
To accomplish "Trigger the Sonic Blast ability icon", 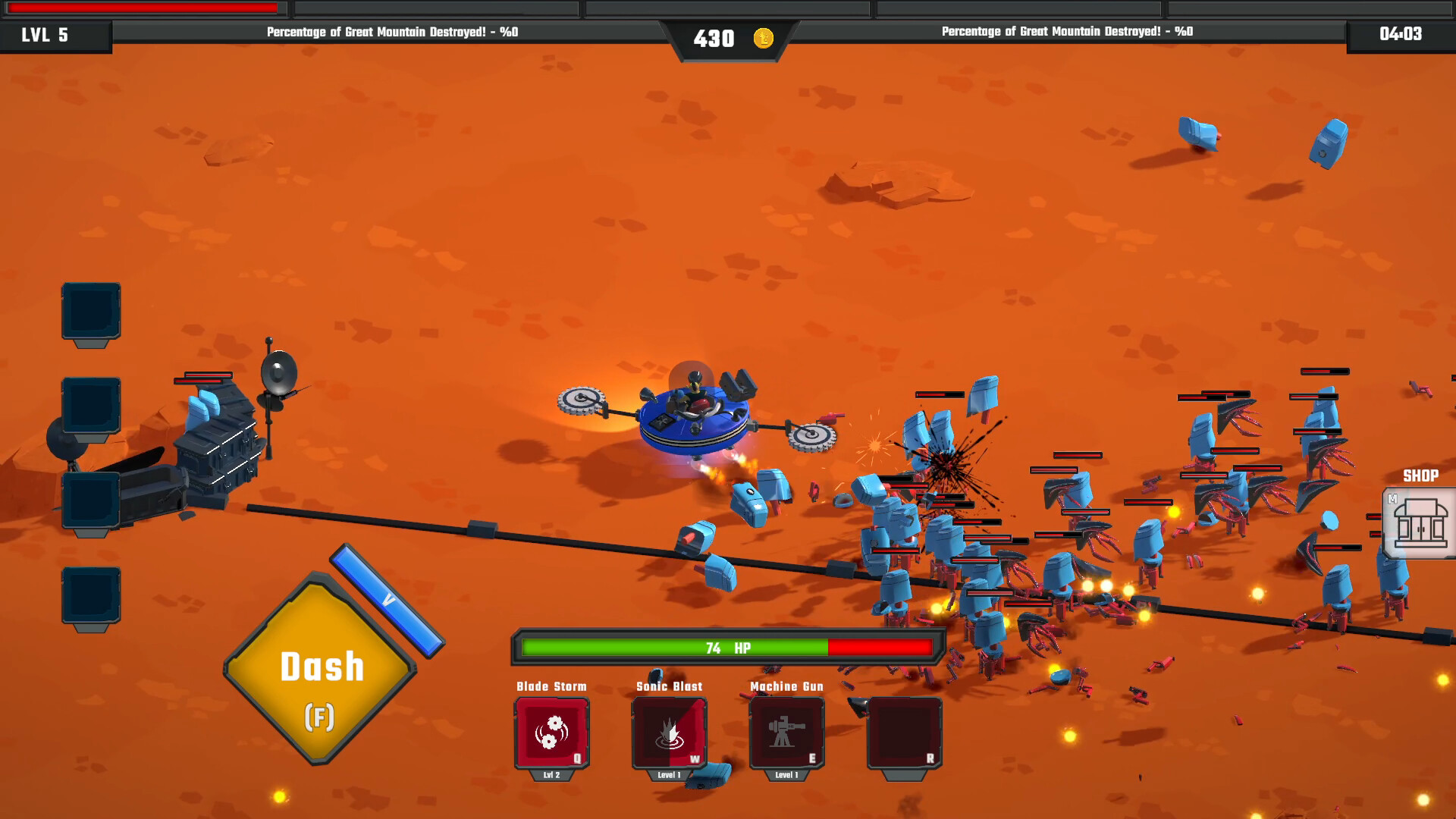I will pos(670,732).
